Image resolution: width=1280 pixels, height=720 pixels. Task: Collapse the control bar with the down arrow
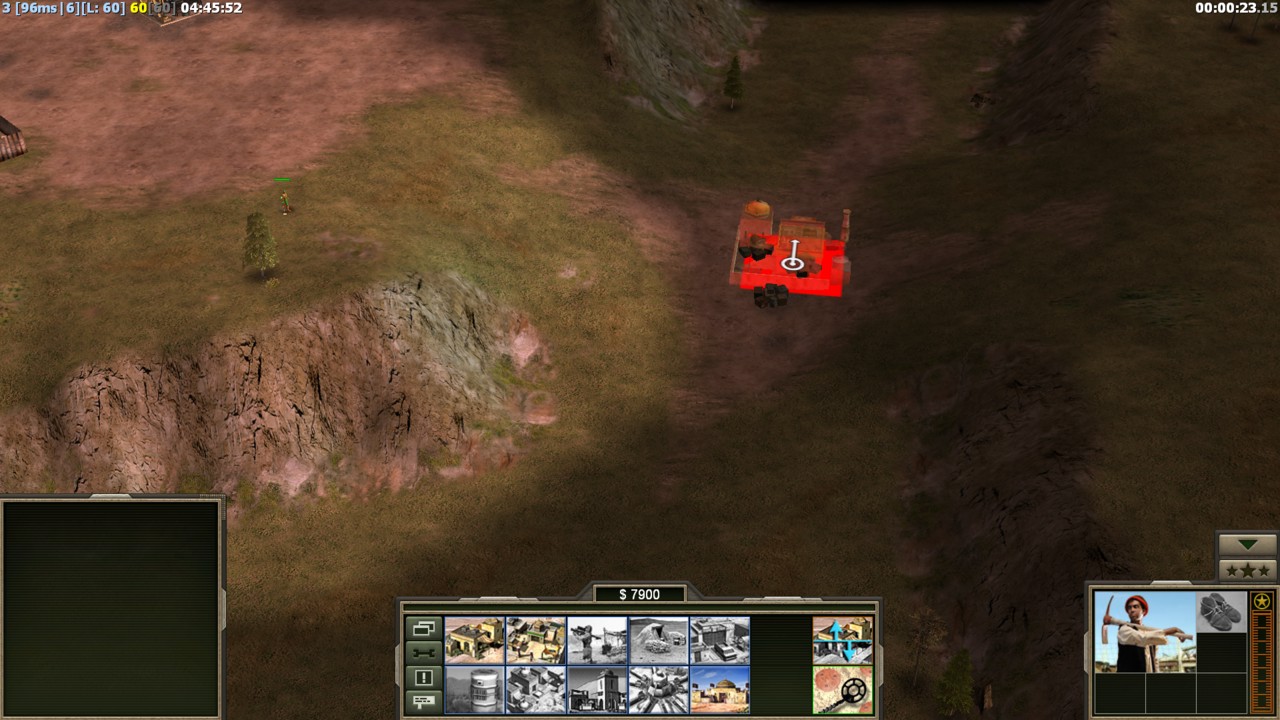tap(1247, 545)
